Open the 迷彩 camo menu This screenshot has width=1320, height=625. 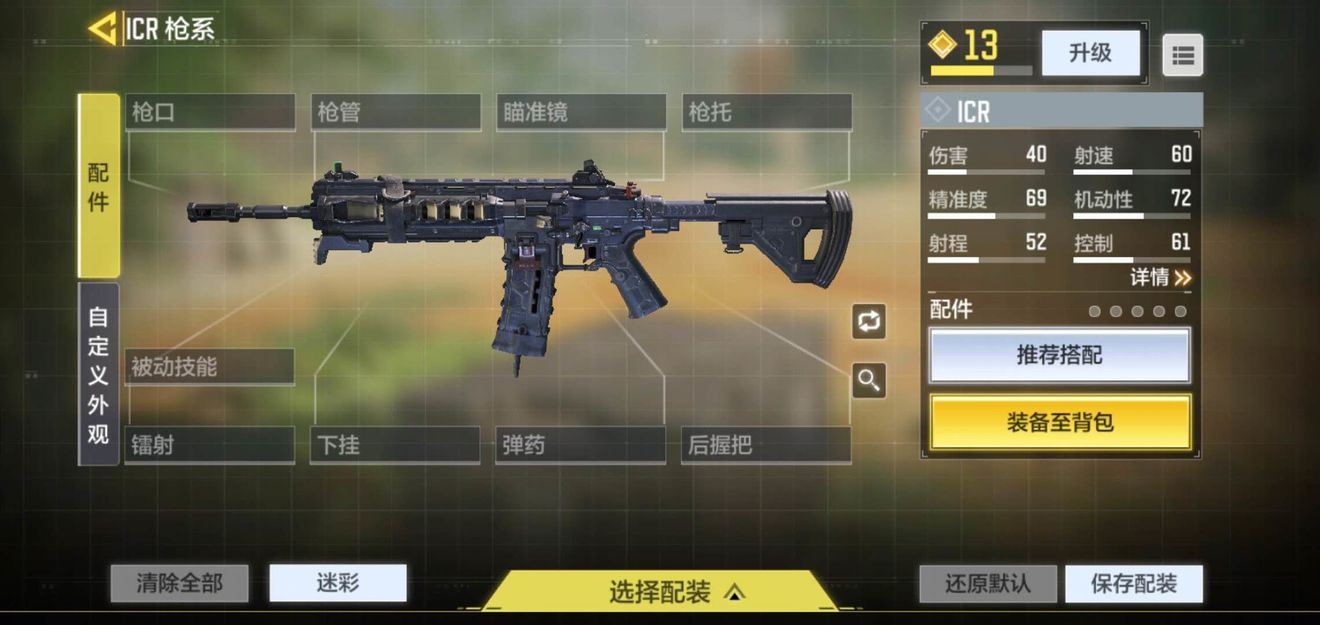pyautogui.click(x=338, y=583)
